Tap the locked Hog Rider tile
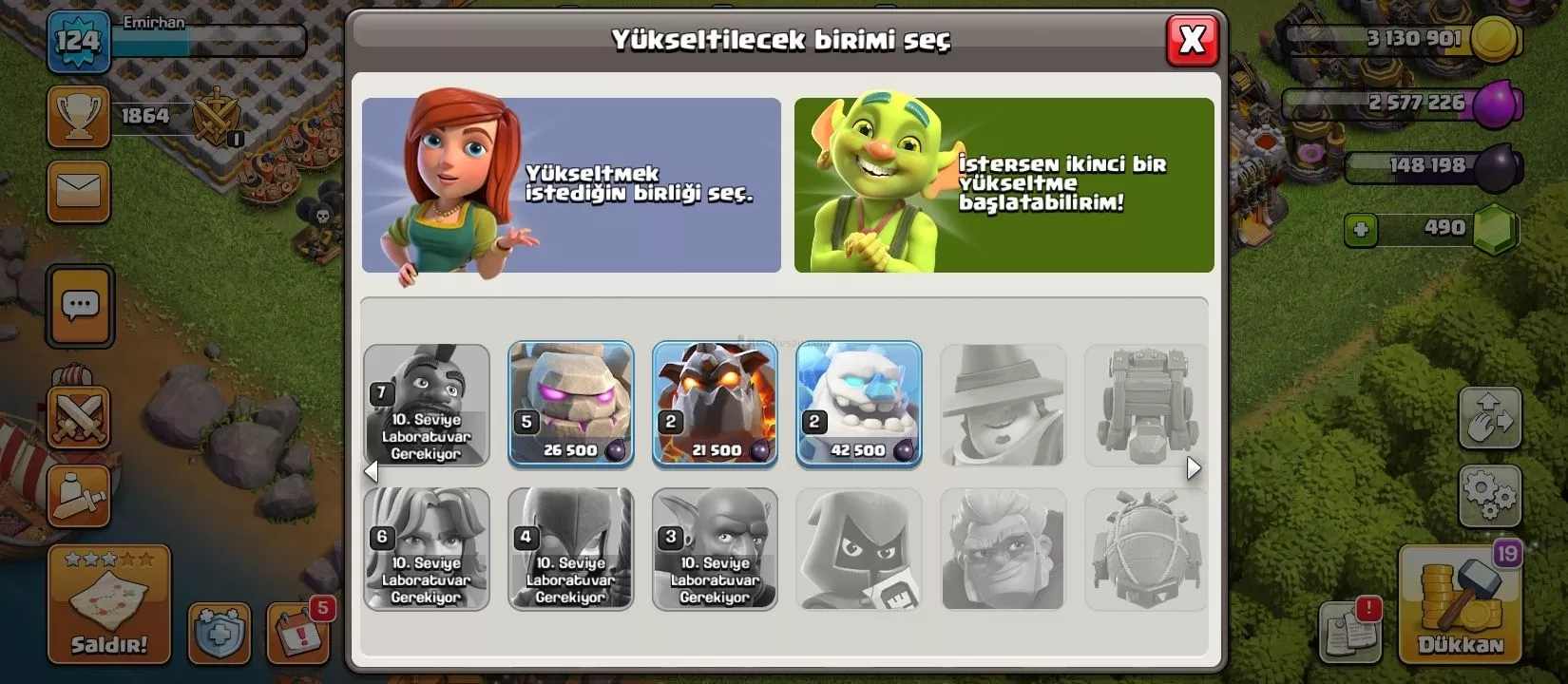The image size is (1568, 684). tap(427, 406)
